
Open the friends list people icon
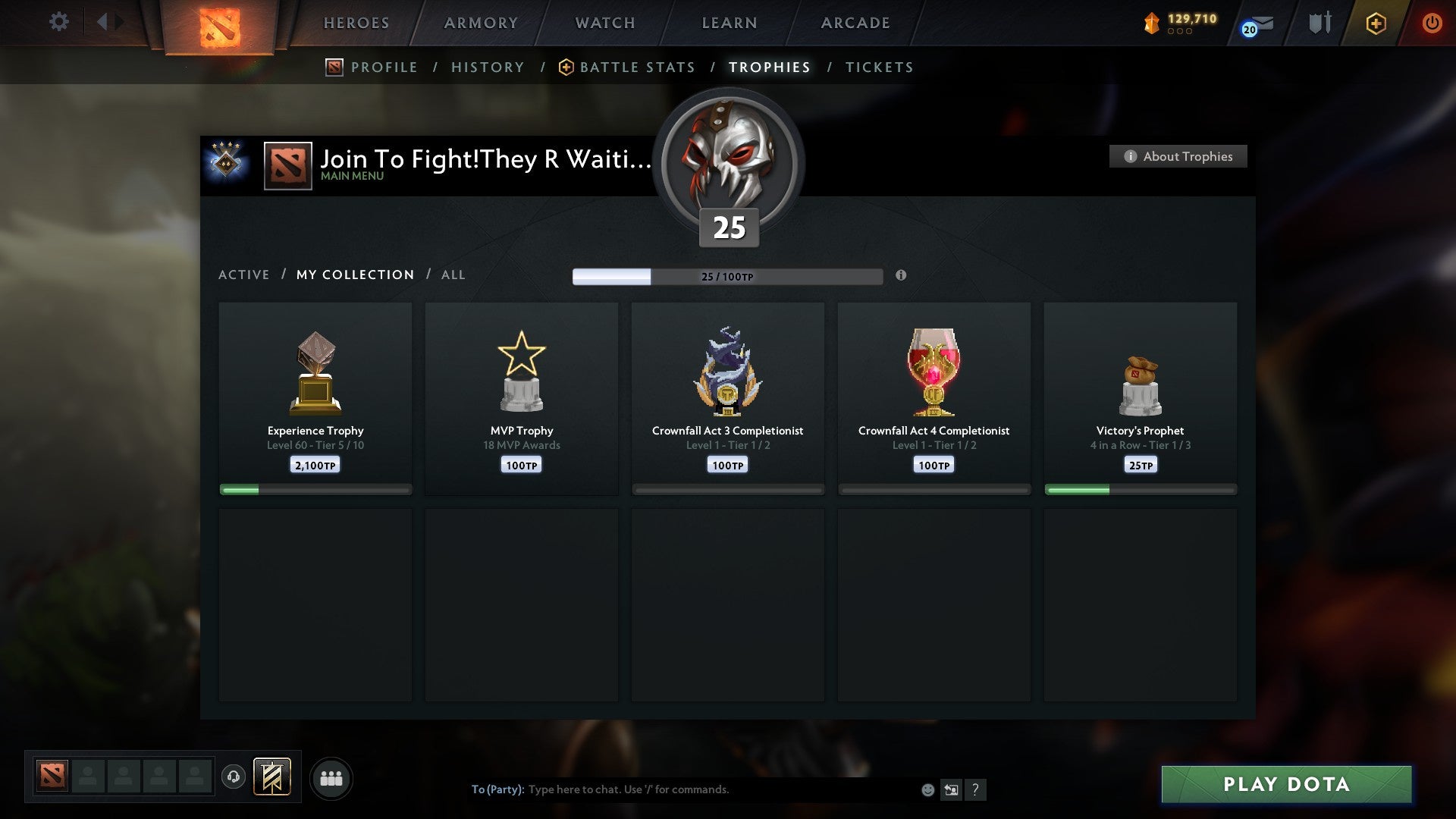331,777
